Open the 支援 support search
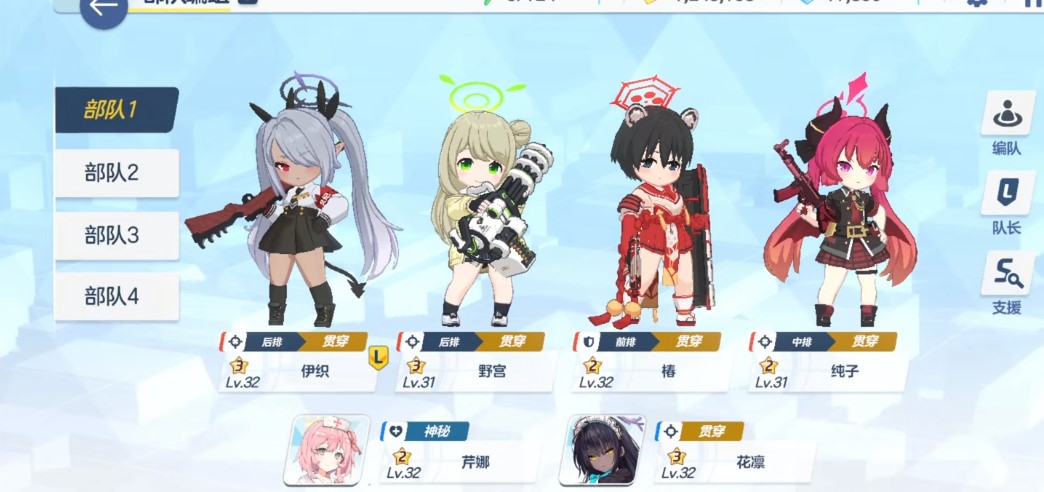The image size is (1044, 492). pos(1006,283)
